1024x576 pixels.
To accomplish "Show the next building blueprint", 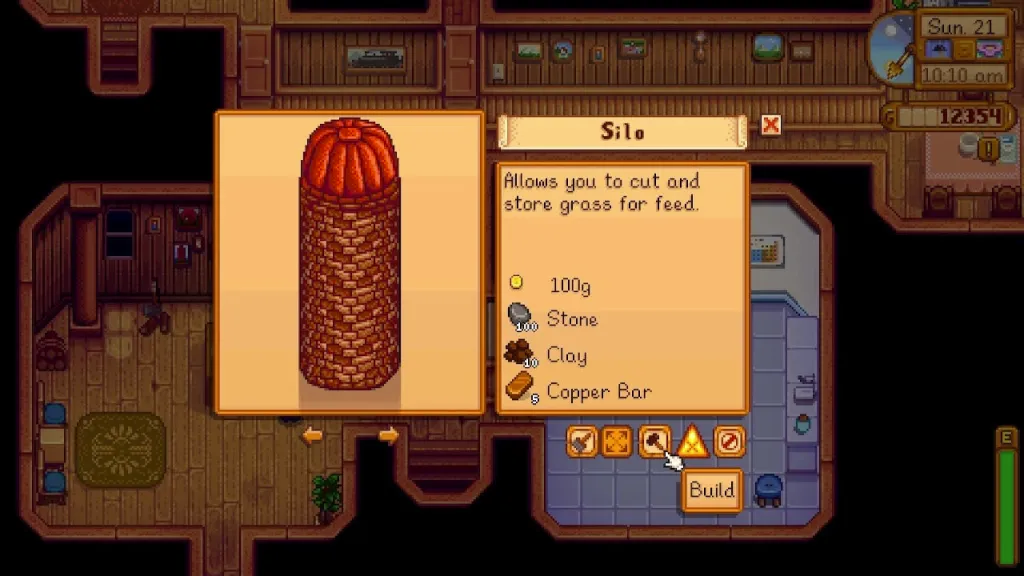I will (x=388, y=436).
